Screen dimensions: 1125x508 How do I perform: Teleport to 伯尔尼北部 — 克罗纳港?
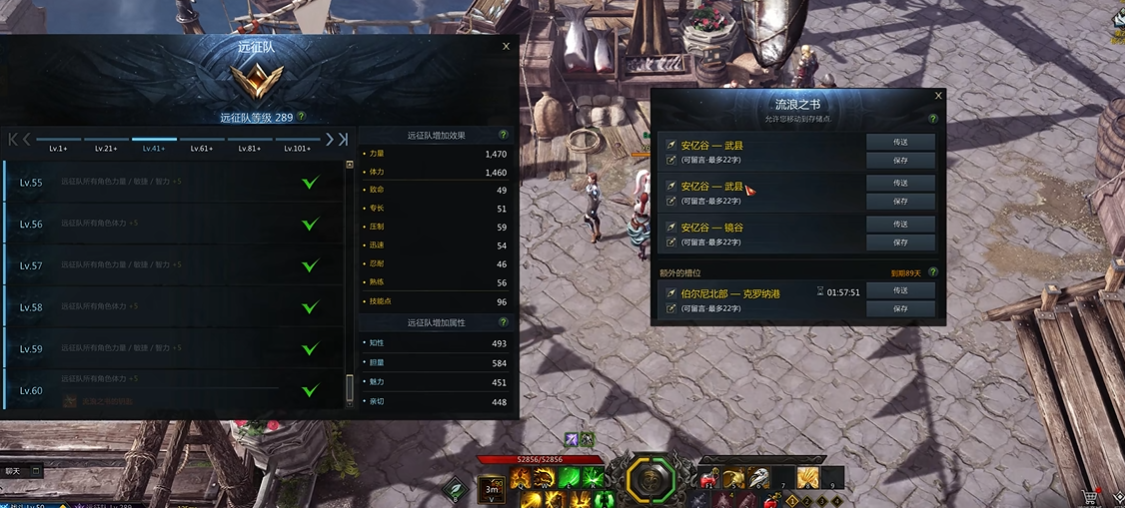point(900,291)
